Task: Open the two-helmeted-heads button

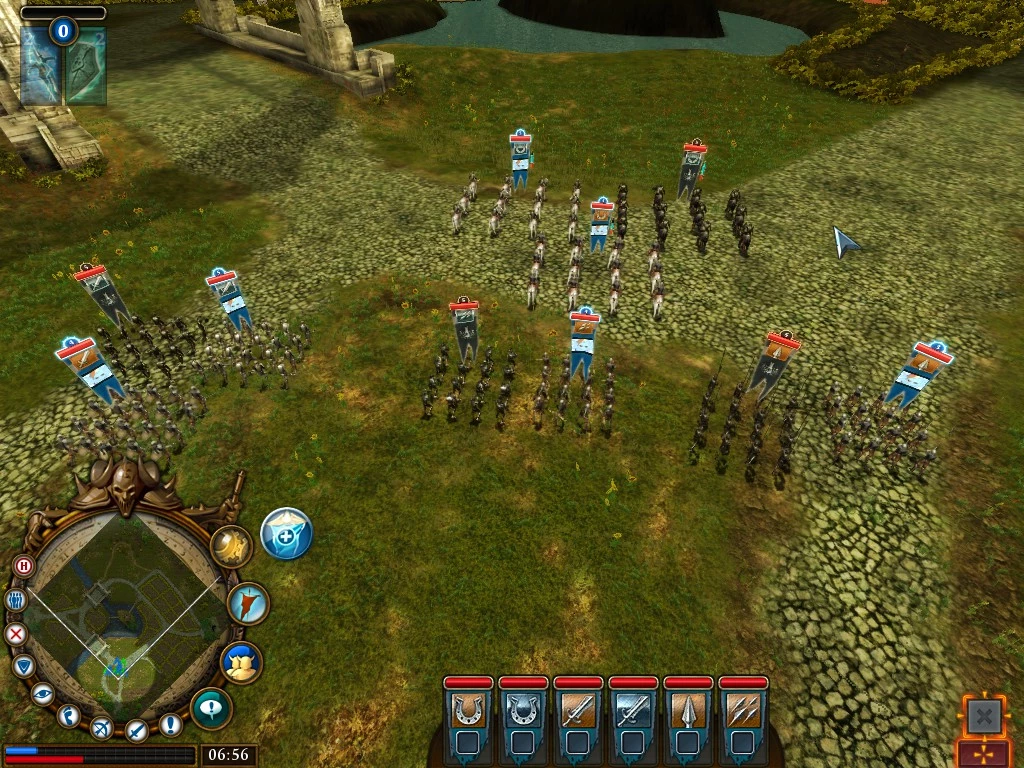Action: point(241,662)
